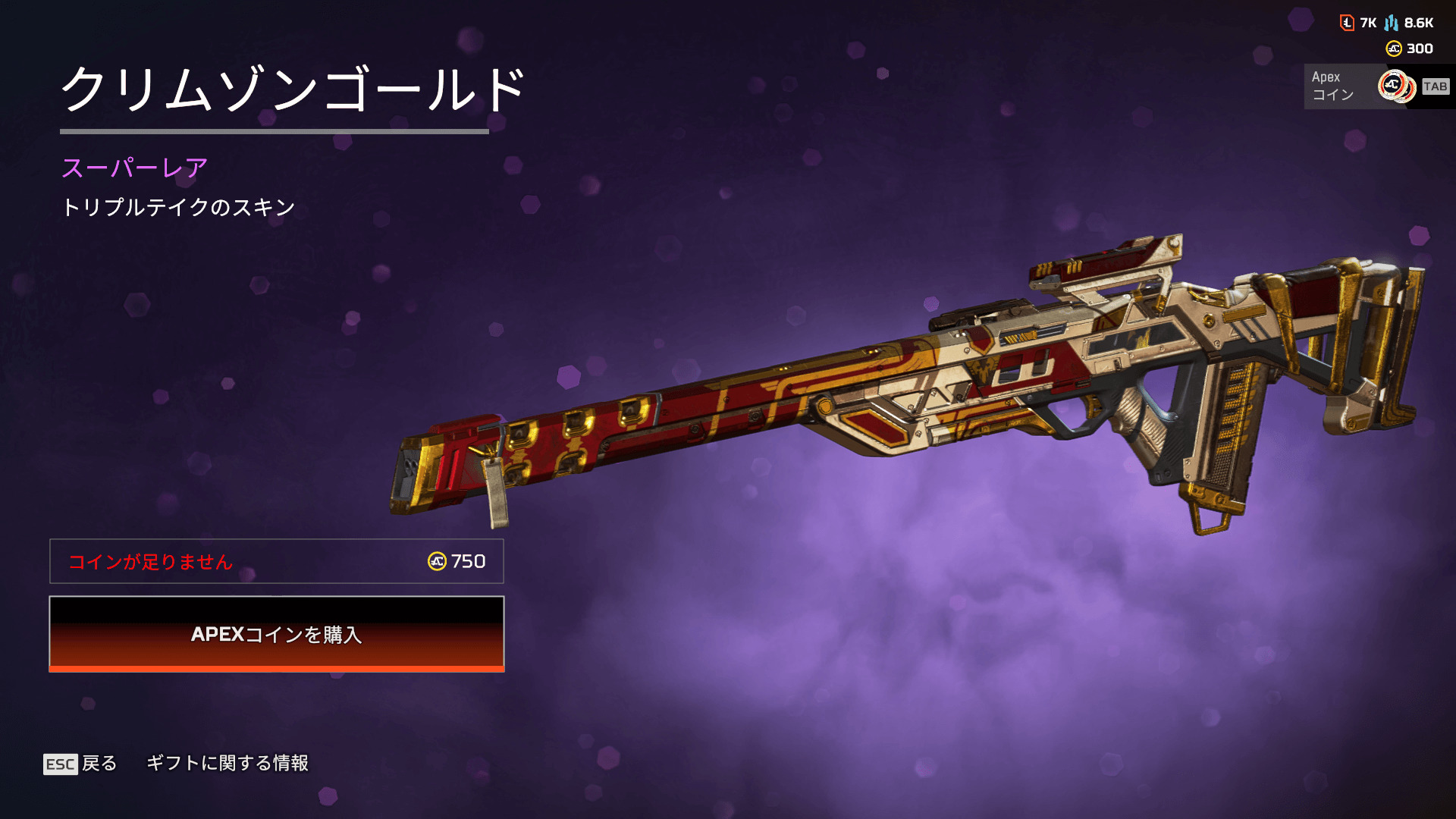Screen dimensions: 1456x819
Task: Select the コインが足りません 750 coin price row
Action: pyautogui.click(x=277, y=561)
